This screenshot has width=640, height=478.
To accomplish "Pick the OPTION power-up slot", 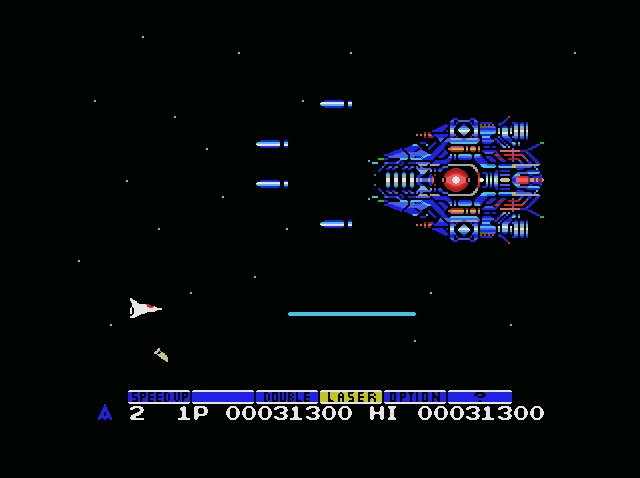I will [x=414, y=397].
